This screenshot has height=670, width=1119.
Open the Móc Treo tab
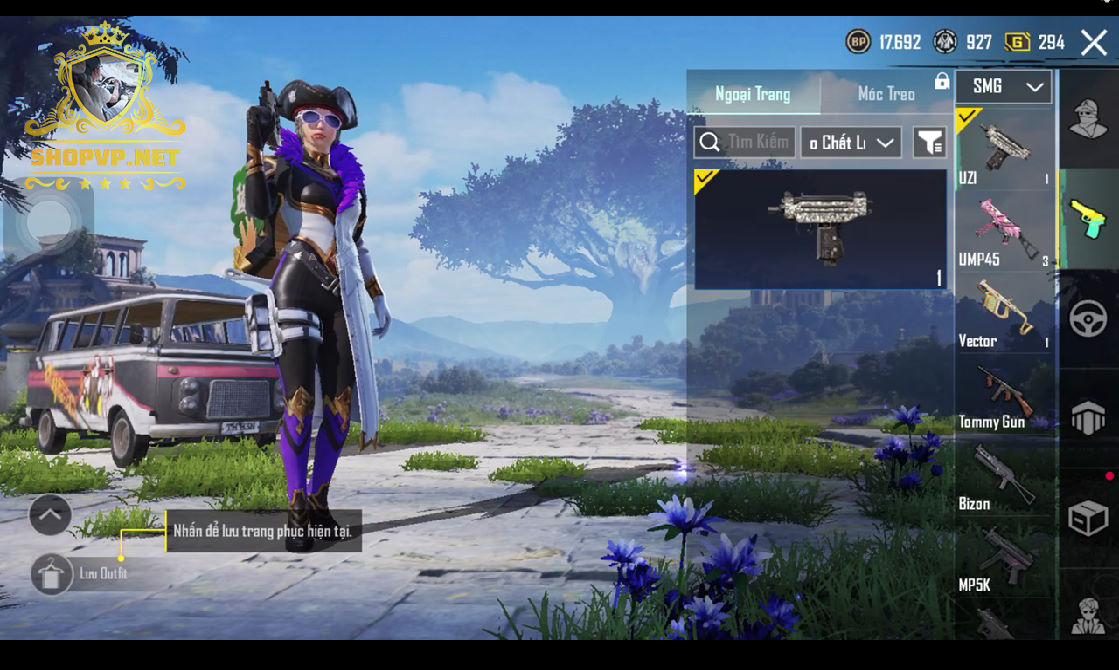886,94
